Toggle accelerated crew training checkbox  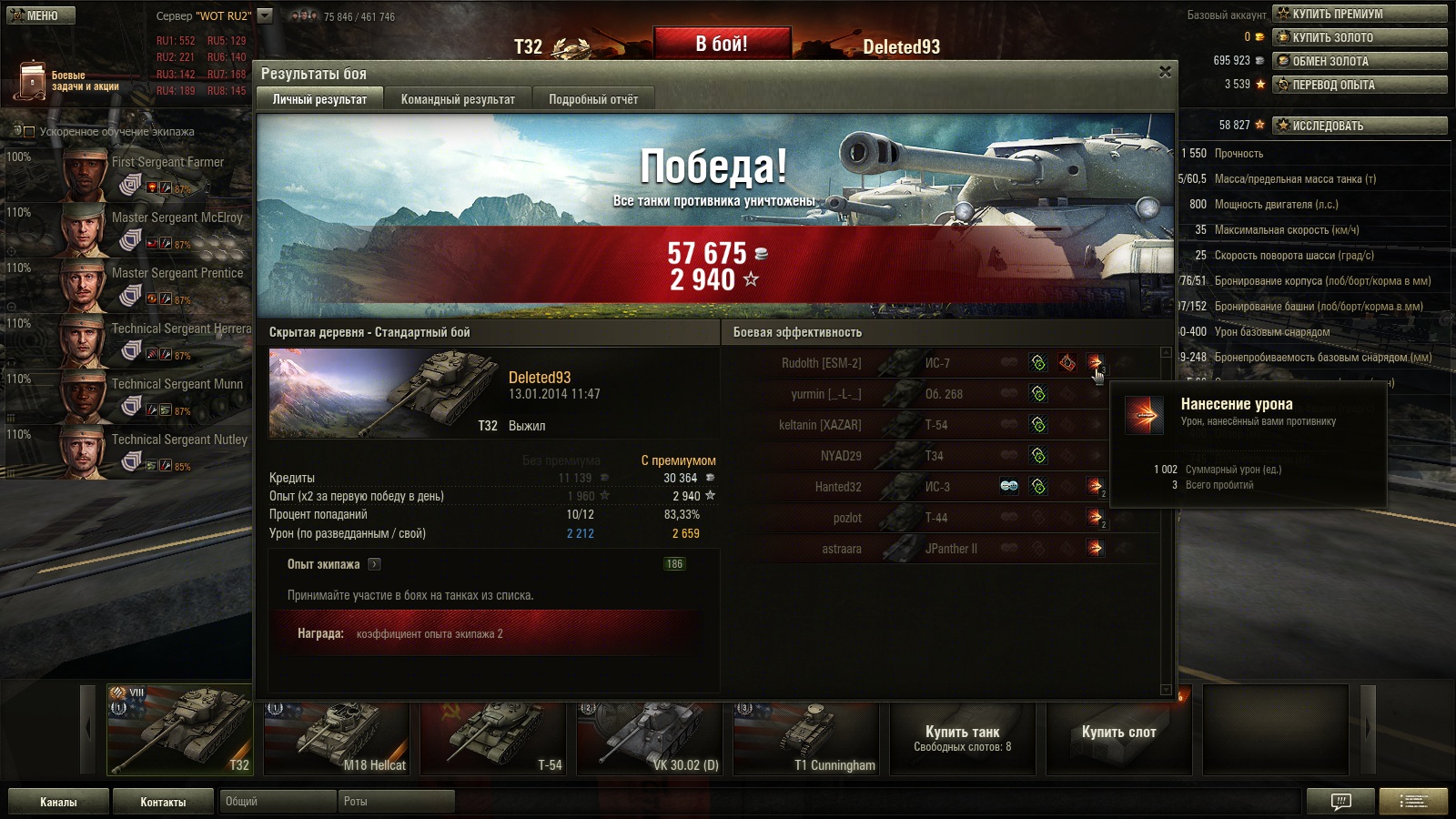pyautogui.click(x=29, y=132)
